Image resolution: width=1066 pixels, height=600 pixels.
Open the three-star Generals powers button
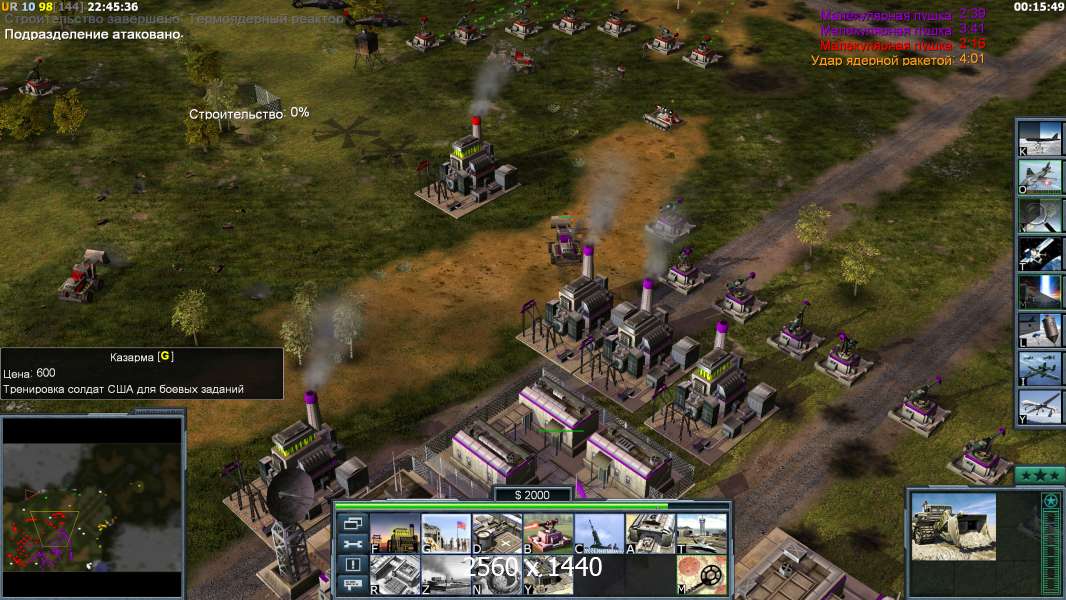1039,476
